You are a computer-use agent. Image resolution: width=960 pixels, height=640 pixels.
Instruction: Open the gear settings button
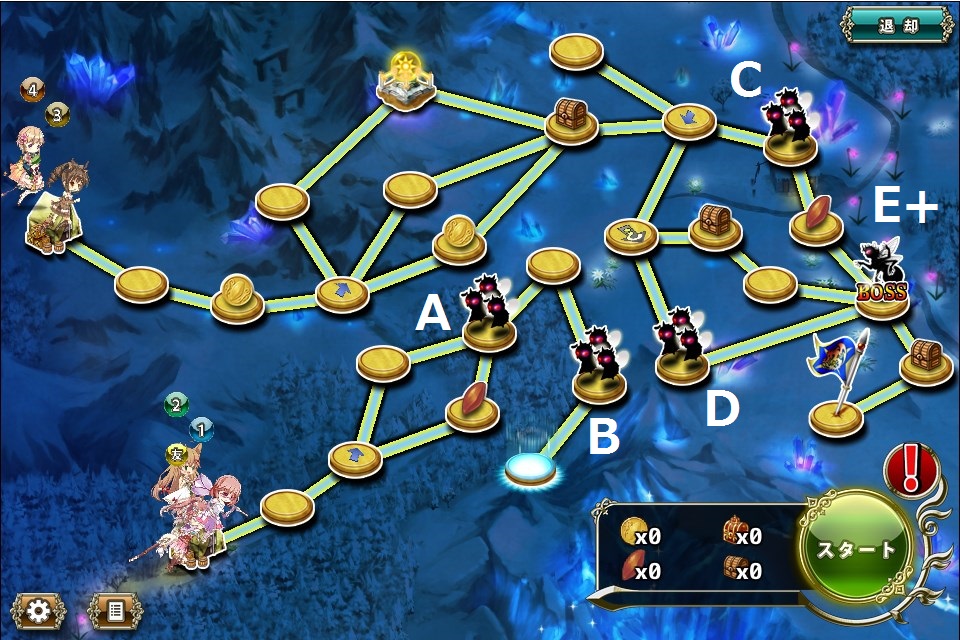tap(38, 609)
